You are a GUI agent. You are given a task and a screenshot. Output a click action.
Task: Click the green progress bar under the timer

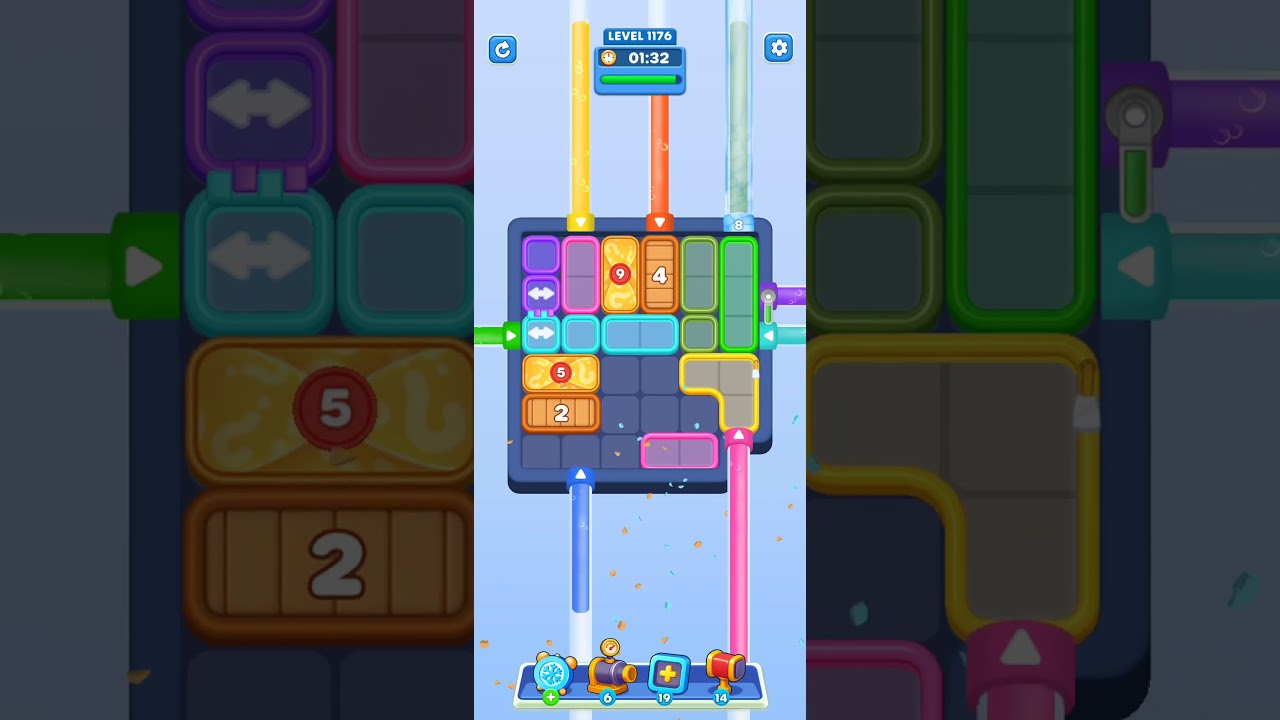point(639,78)
